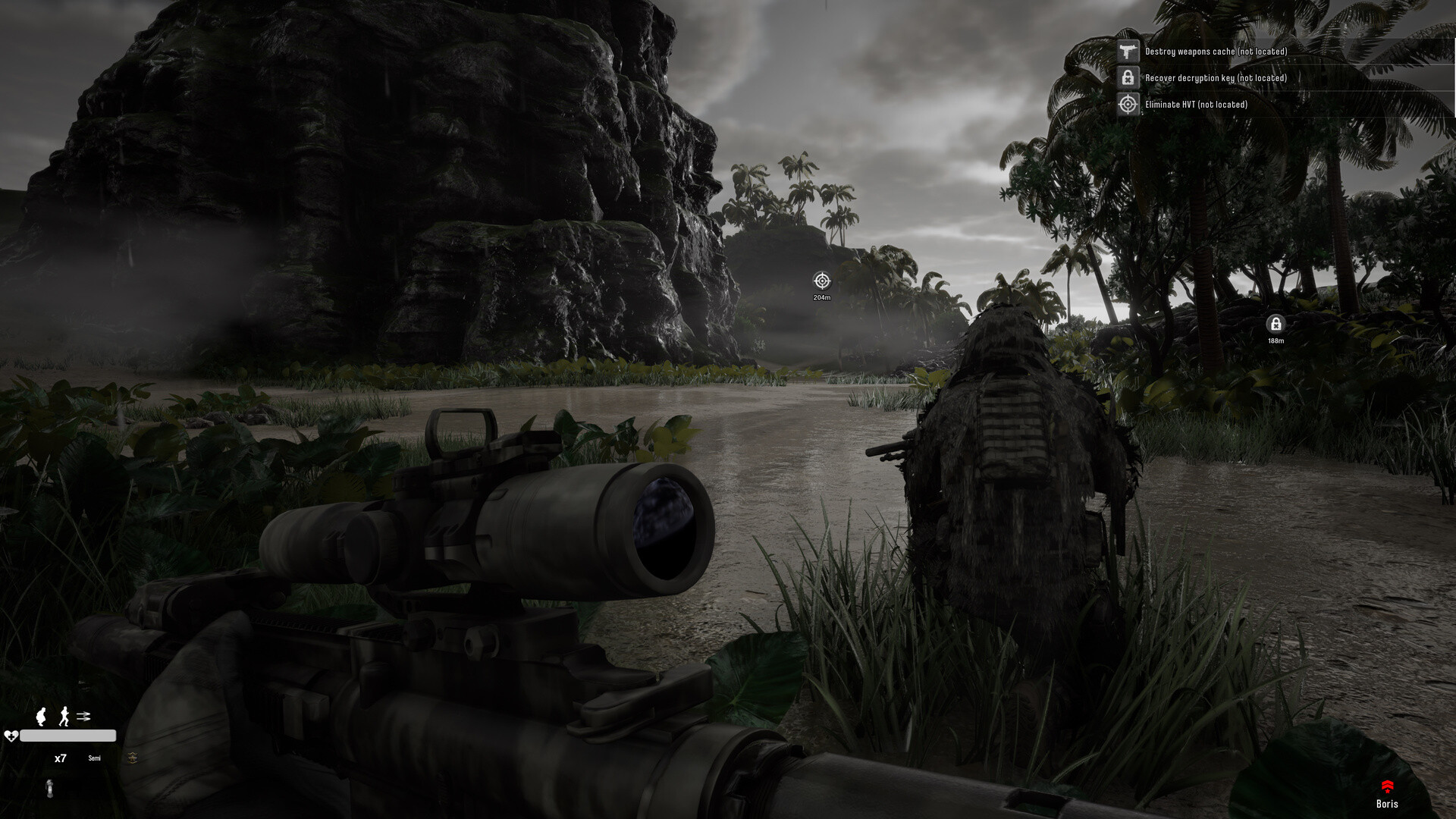Toggle the Semi fire mode label
Viewport: 1456px width, 819px height.
[94, 758]
